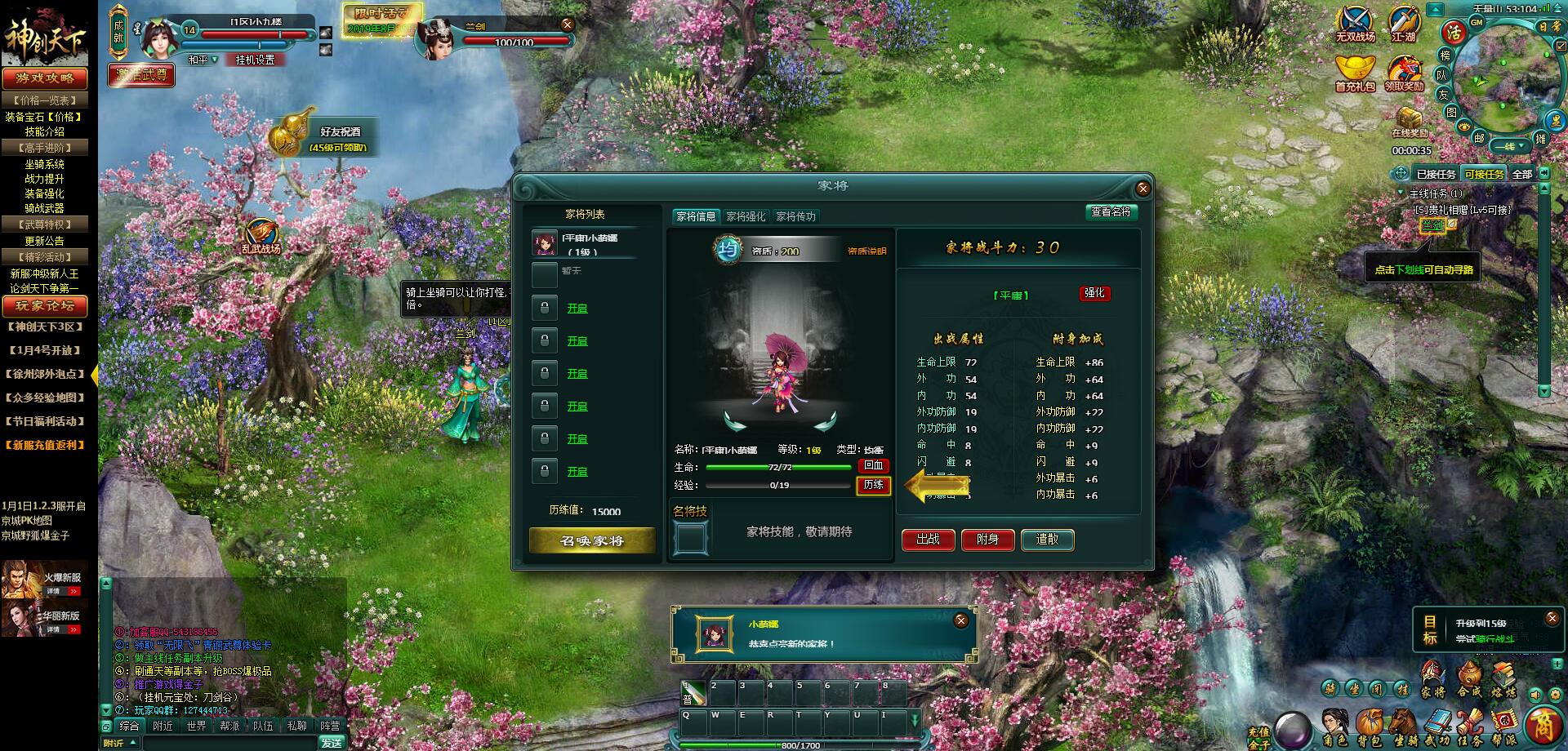
Task: Click the 挂机设置 button
Action: tap(255, 60)
